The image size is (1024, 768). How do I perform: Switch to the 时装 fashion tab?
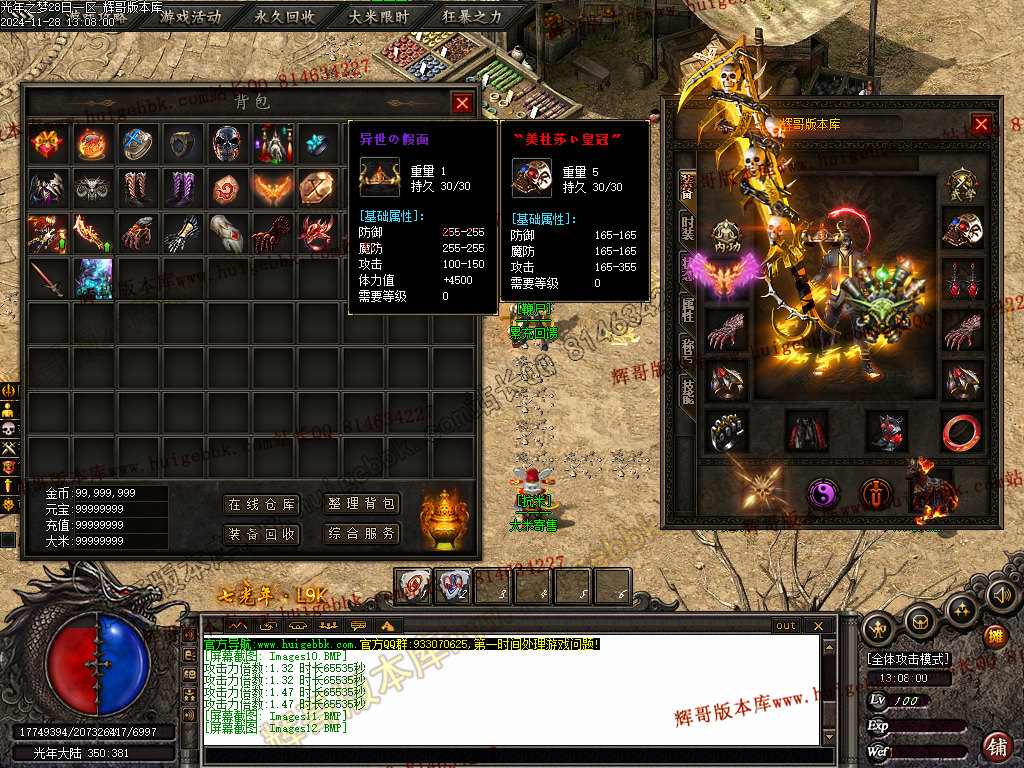click(x=687, y=229)
